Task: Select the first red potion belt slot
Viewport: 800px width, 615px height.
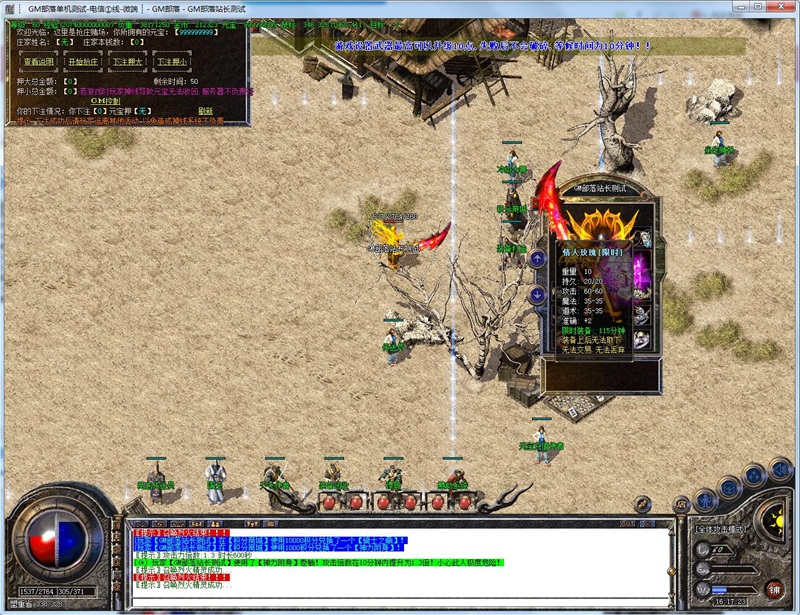Action: pyautogui.click(x=328, y=502)
